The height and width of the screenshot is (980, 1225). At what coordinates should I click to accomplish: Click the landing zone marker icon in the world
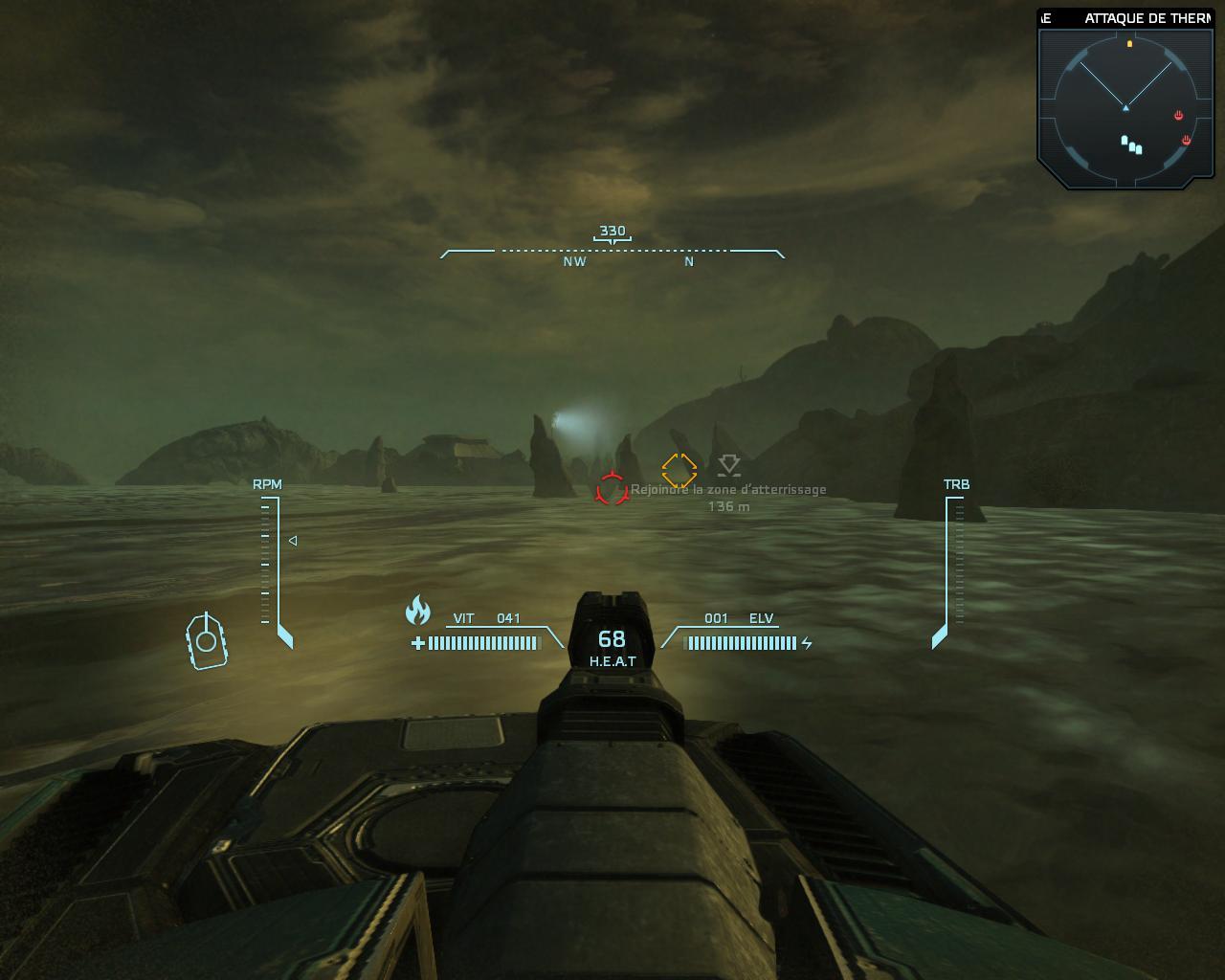(729, 466)
